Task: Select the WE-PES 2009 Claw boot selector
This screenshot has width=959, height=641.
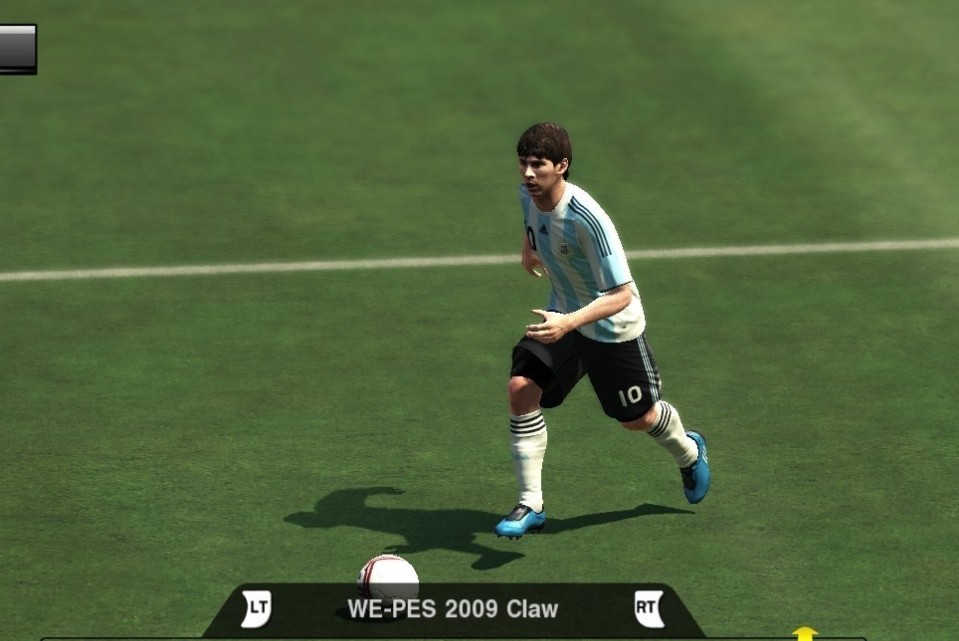Action: (452, 609)
